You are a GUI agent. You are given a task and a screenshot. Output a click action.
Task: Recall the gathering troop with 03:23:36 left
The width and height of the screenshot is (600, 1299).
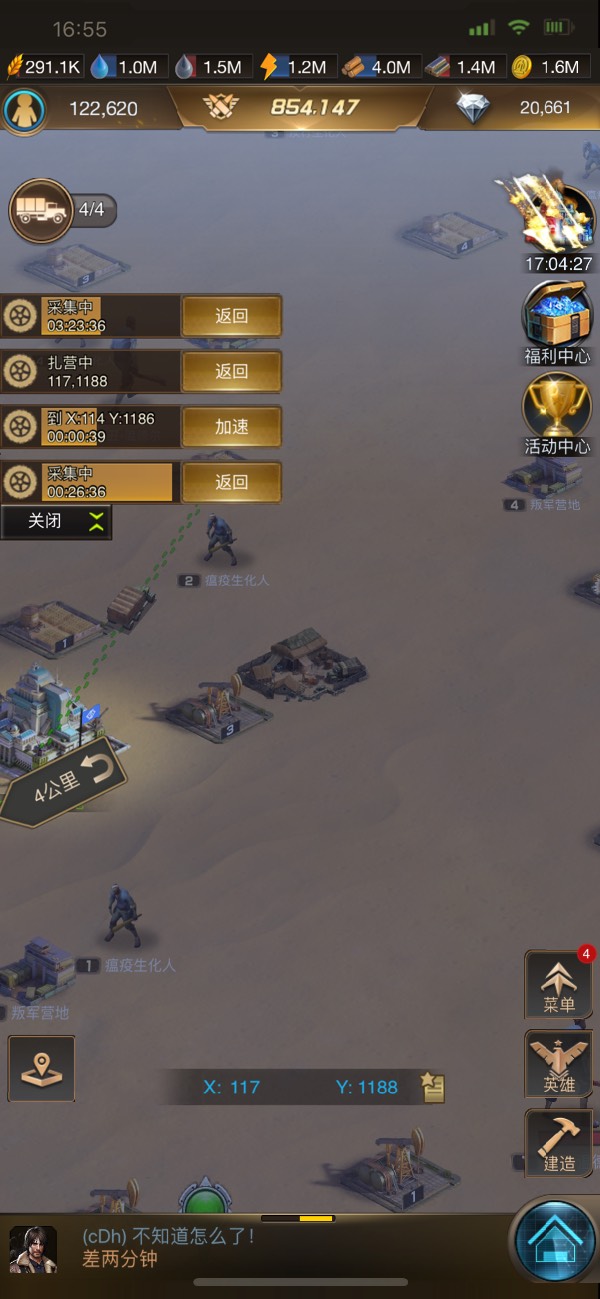pos(231,316)
